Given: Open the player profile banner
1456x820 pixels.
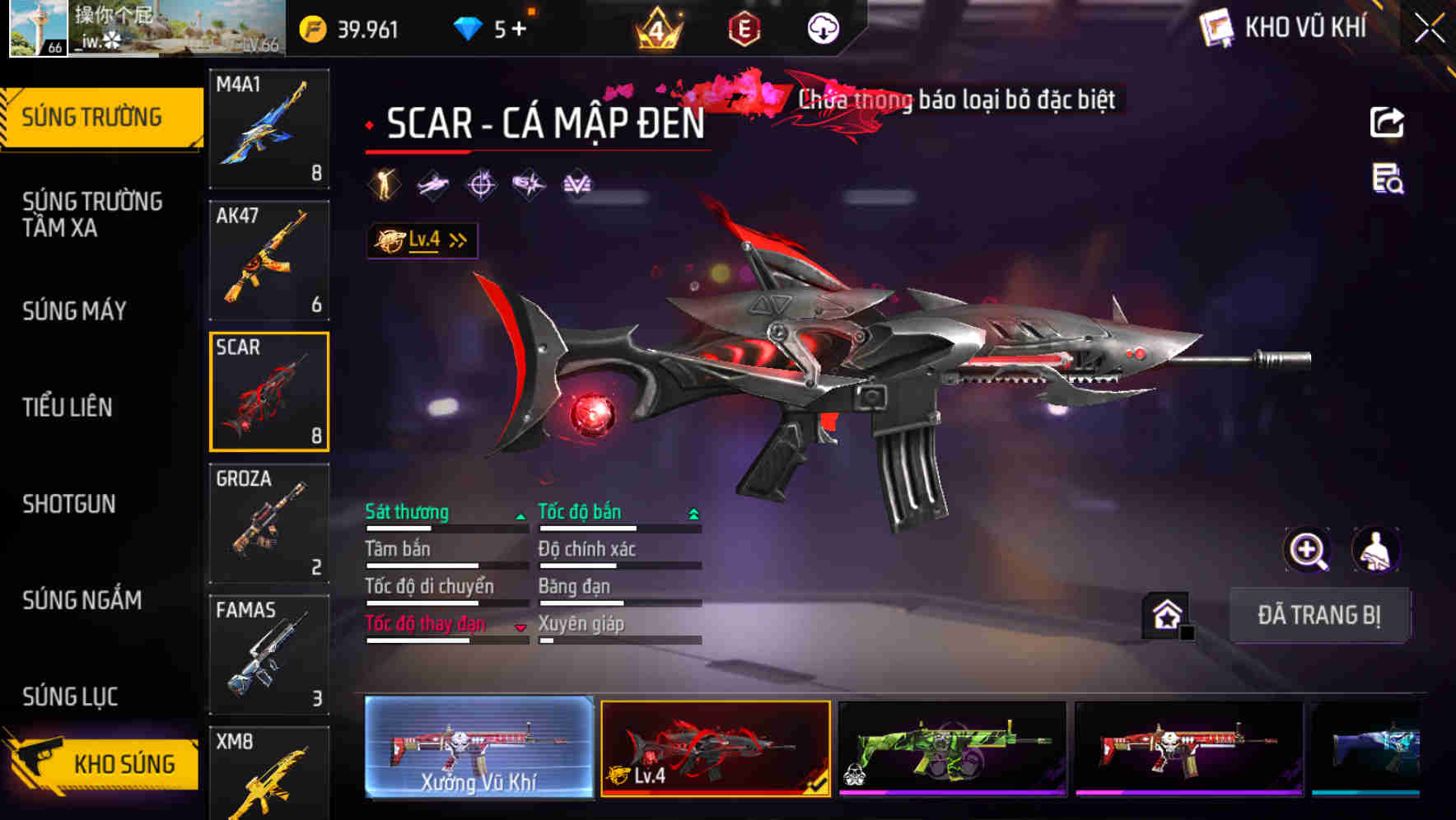Looking at the screenshot, I should (147, 29).
